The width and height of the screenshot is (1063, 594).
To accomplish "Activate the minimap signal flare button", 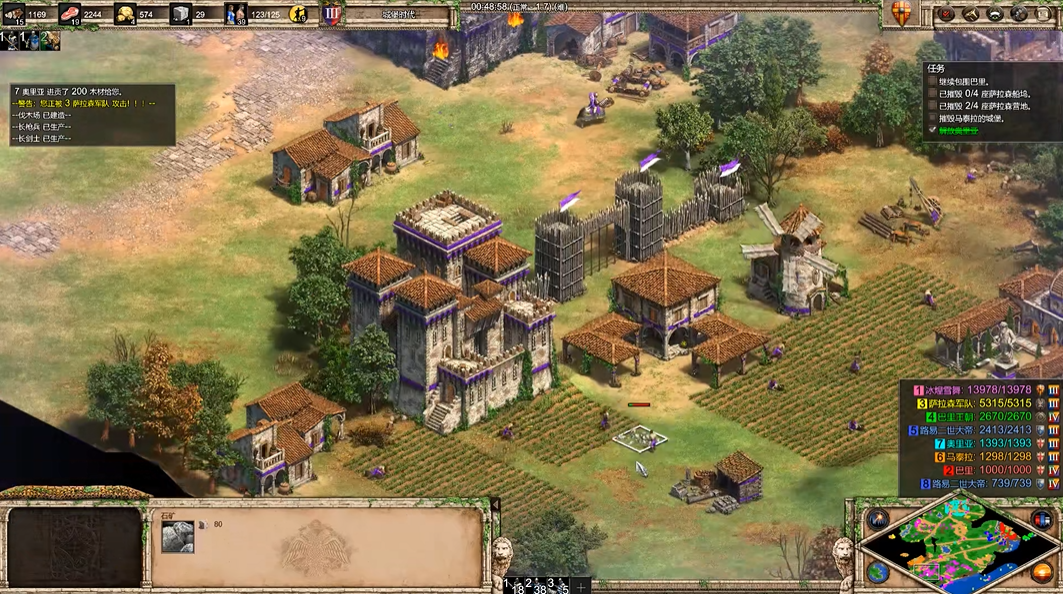I will (878, 519).
